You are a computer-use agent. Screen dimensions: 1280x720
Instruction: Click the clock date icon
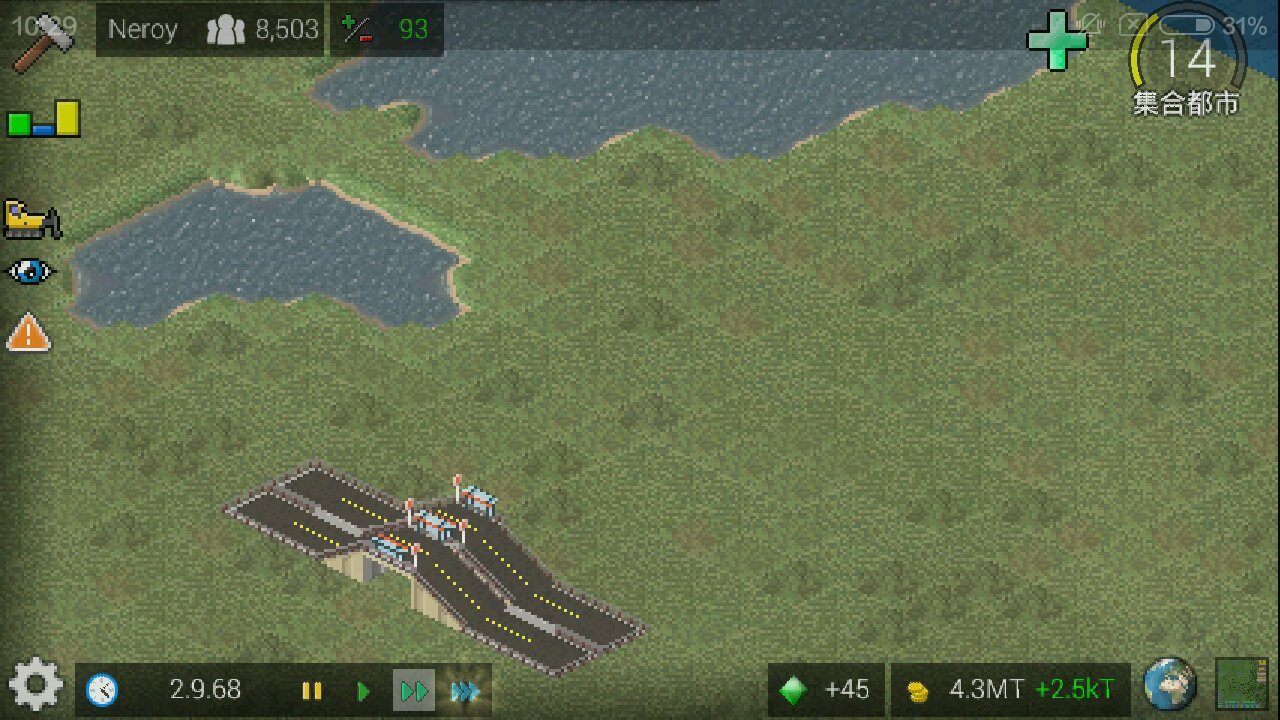pos(102,690)
